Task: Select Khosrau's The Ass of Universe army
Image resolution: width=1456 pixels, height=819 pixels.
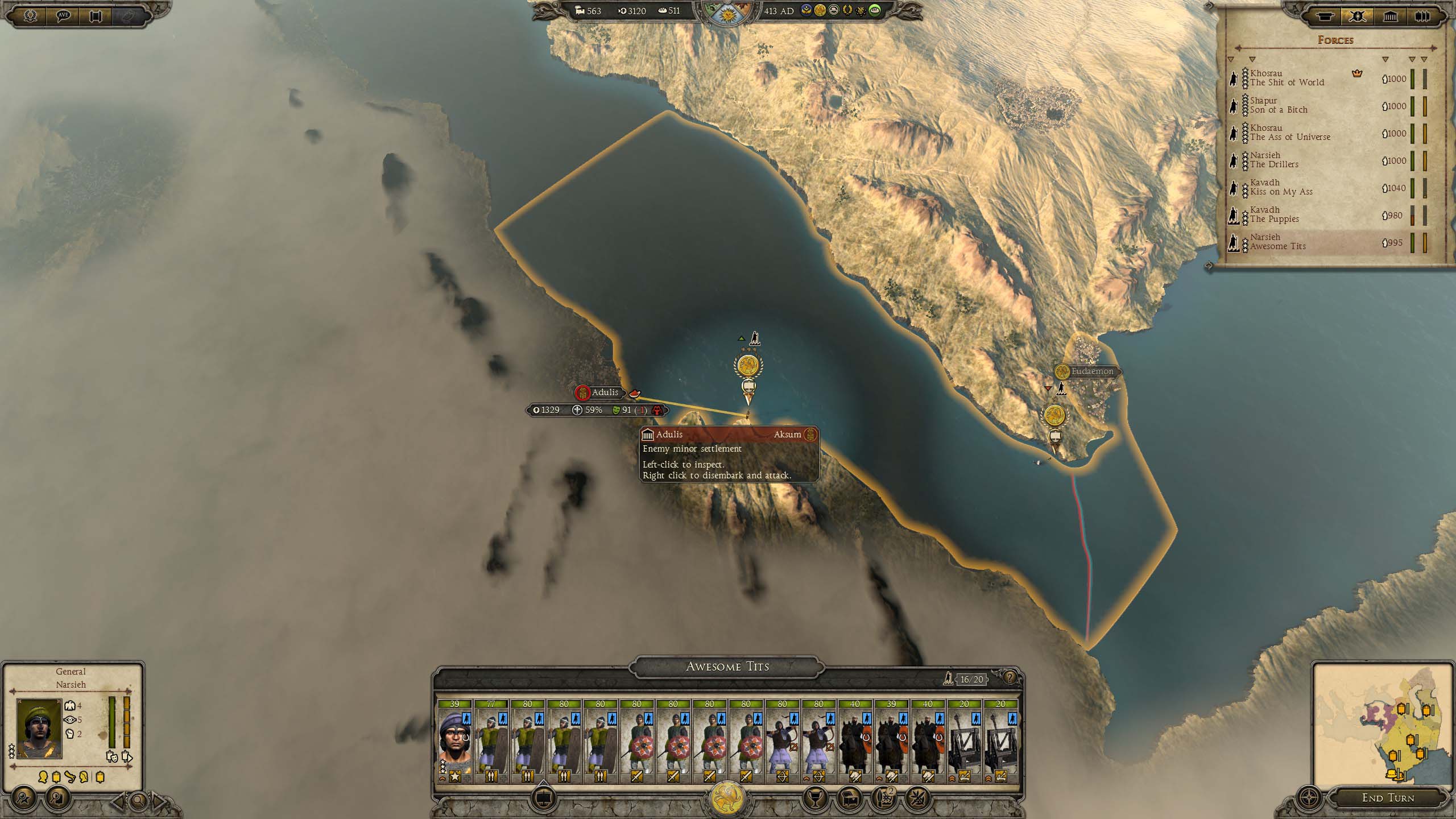Action: 1290,133
